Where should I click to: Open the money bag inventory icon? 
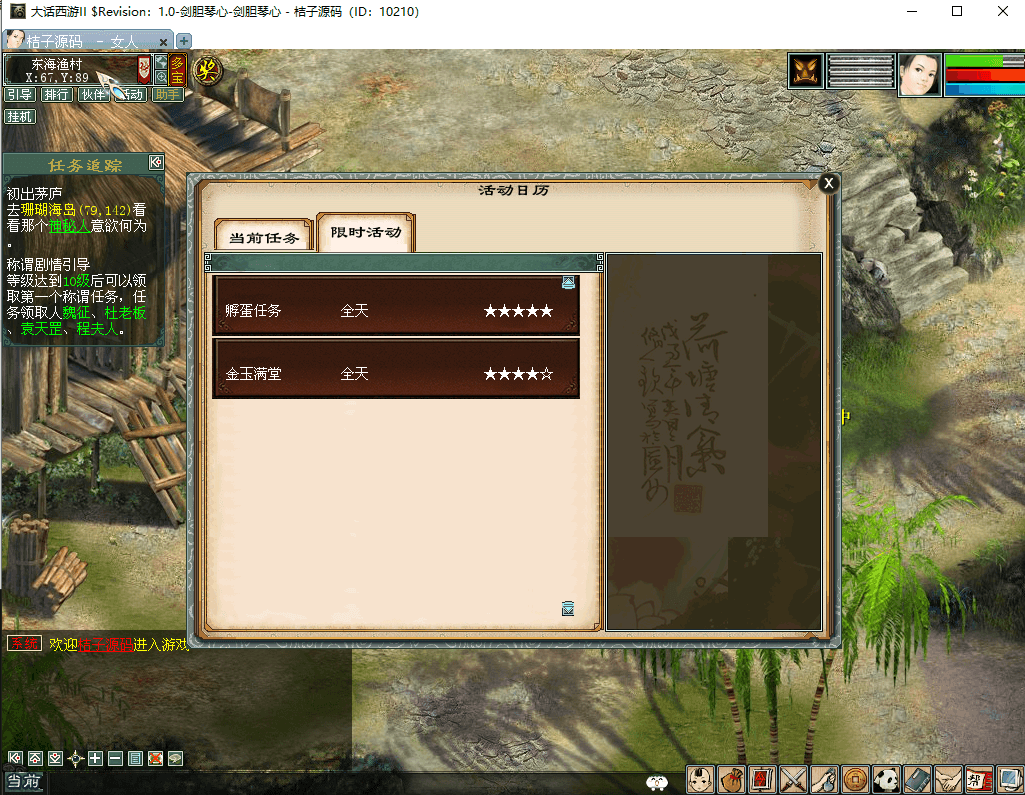pyautogui.click(x=731, y=779)
